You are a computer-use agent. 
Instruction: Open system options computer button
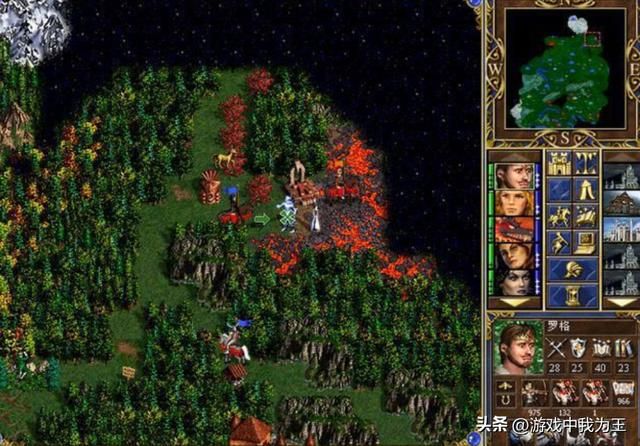[x=585, y=243]
